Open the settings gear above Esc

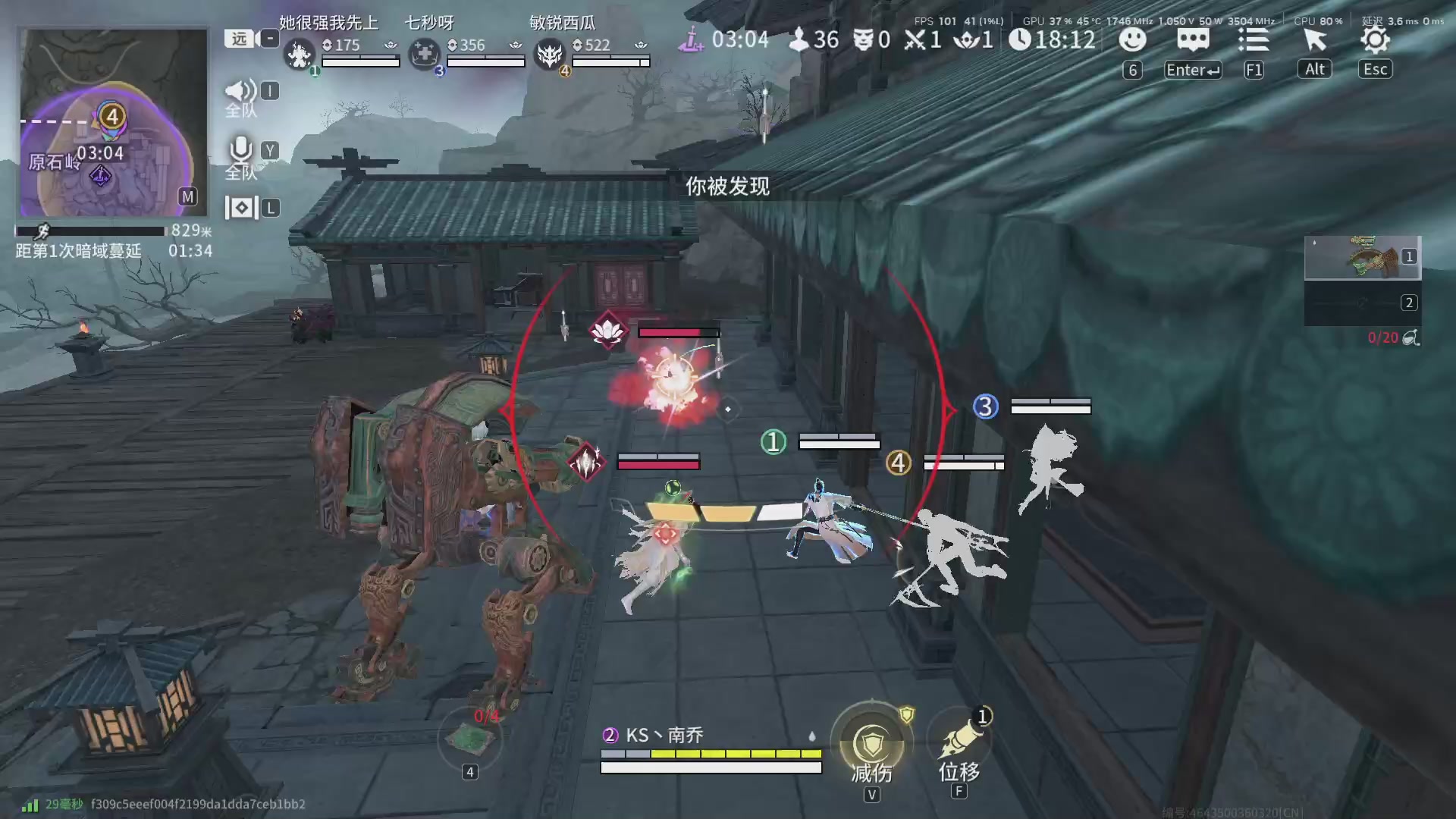pos(1374,40)
